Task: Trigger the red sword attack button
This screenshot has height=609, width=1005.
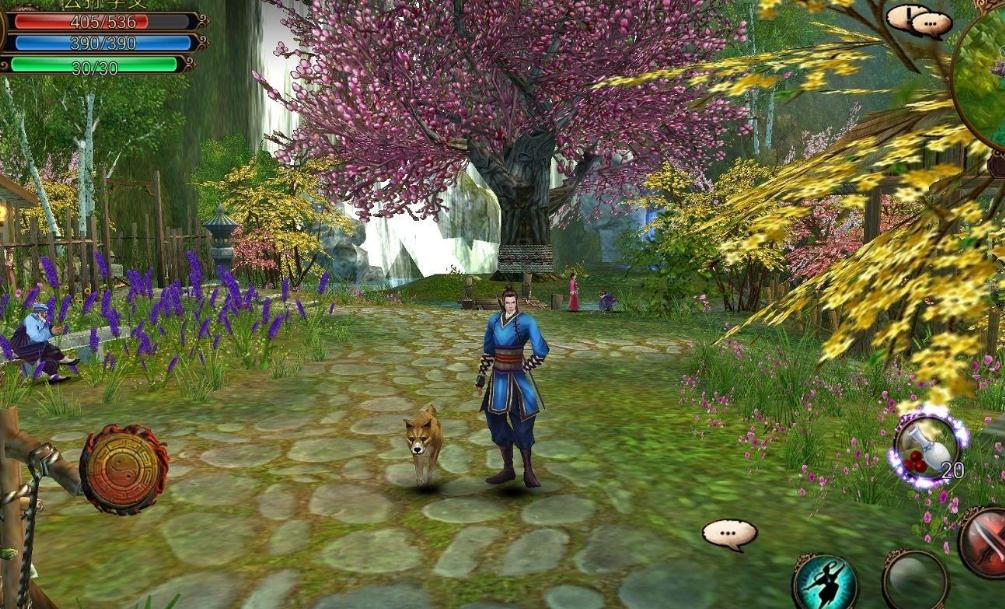Action: (x=985, y=541)
